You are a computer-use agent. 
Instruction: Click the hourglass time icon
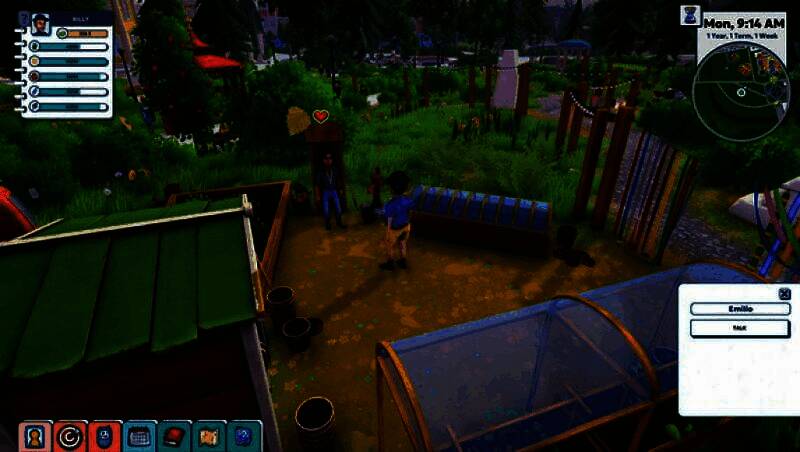click(x=690, y=15)
